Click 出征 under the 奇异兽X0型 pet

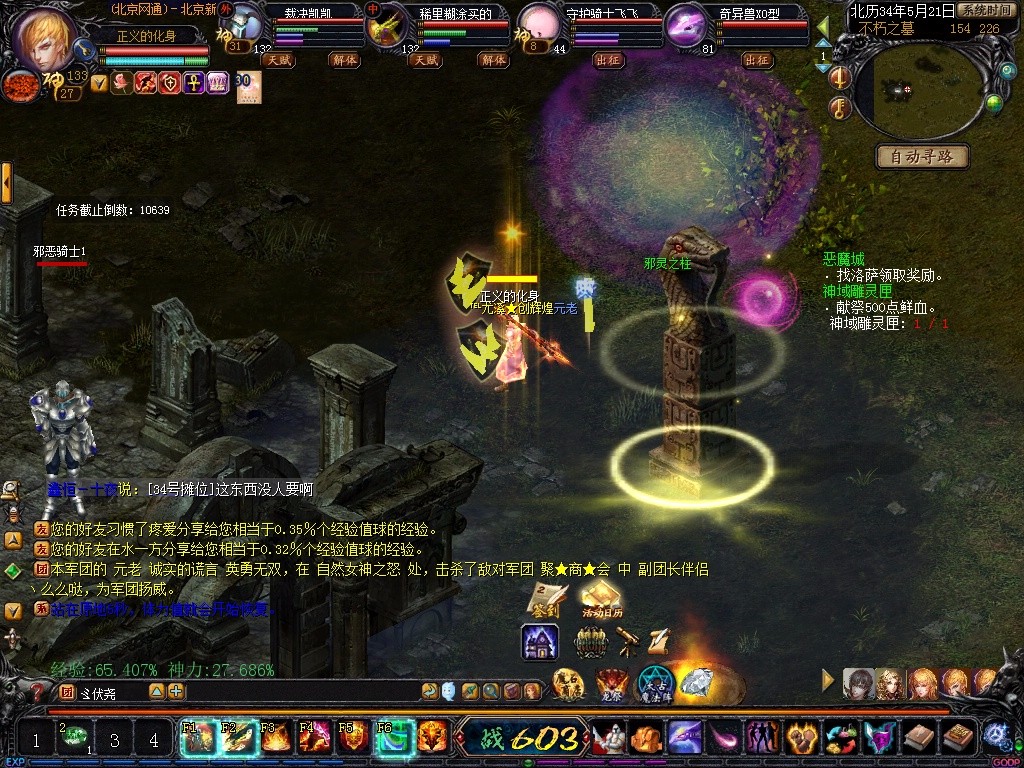(x=758, y=60)
